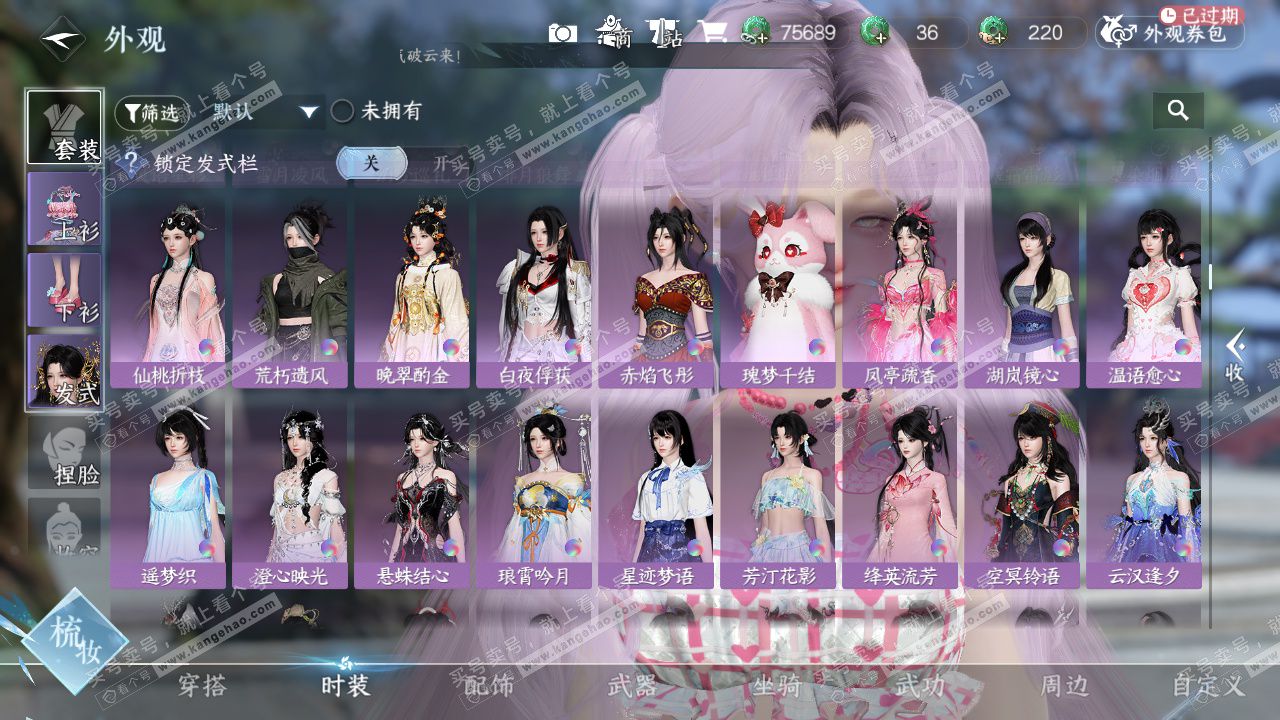Open the 筛选 filter button
Screen dimensions: 1280x720
point(152,113)
